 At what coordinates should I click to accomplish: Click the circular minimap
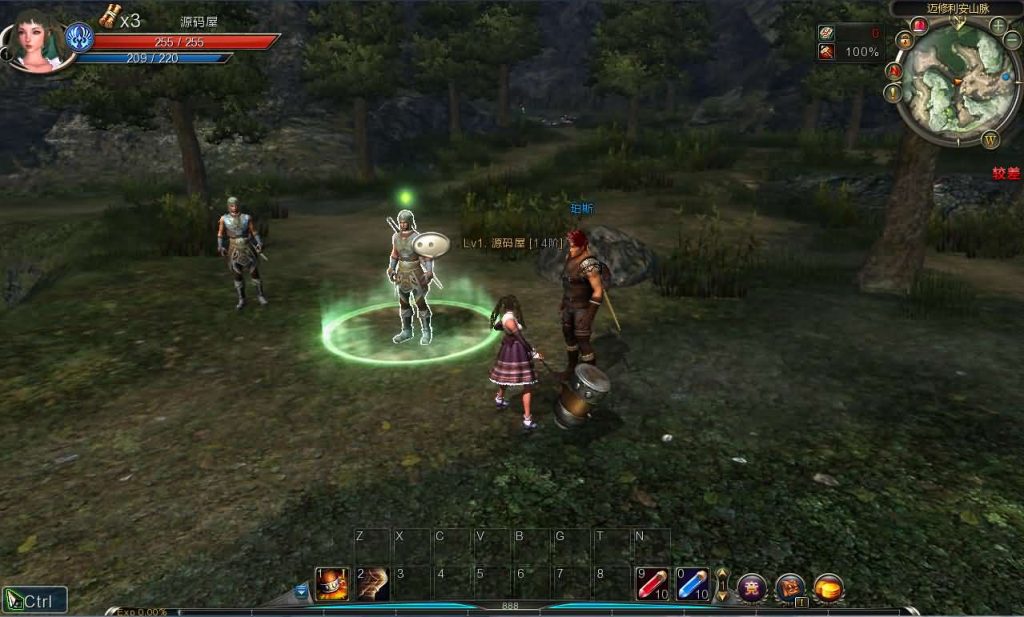pyautogui.click(x=957, y=83)
